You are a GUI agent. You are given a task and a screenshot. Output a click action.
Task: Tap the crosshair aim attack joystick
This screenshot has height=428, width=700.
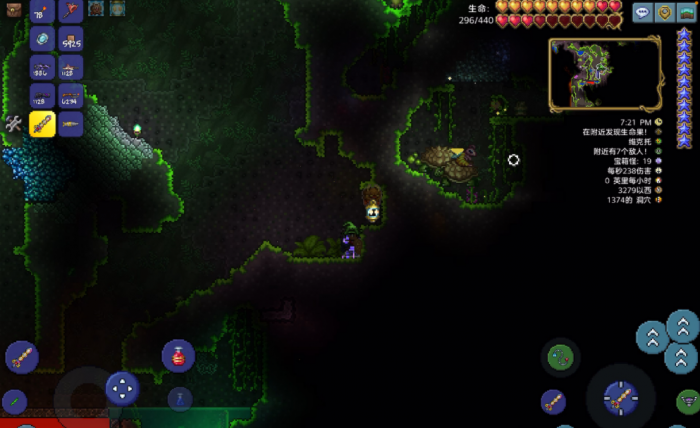pyautogui.click(x=619, y=397)
